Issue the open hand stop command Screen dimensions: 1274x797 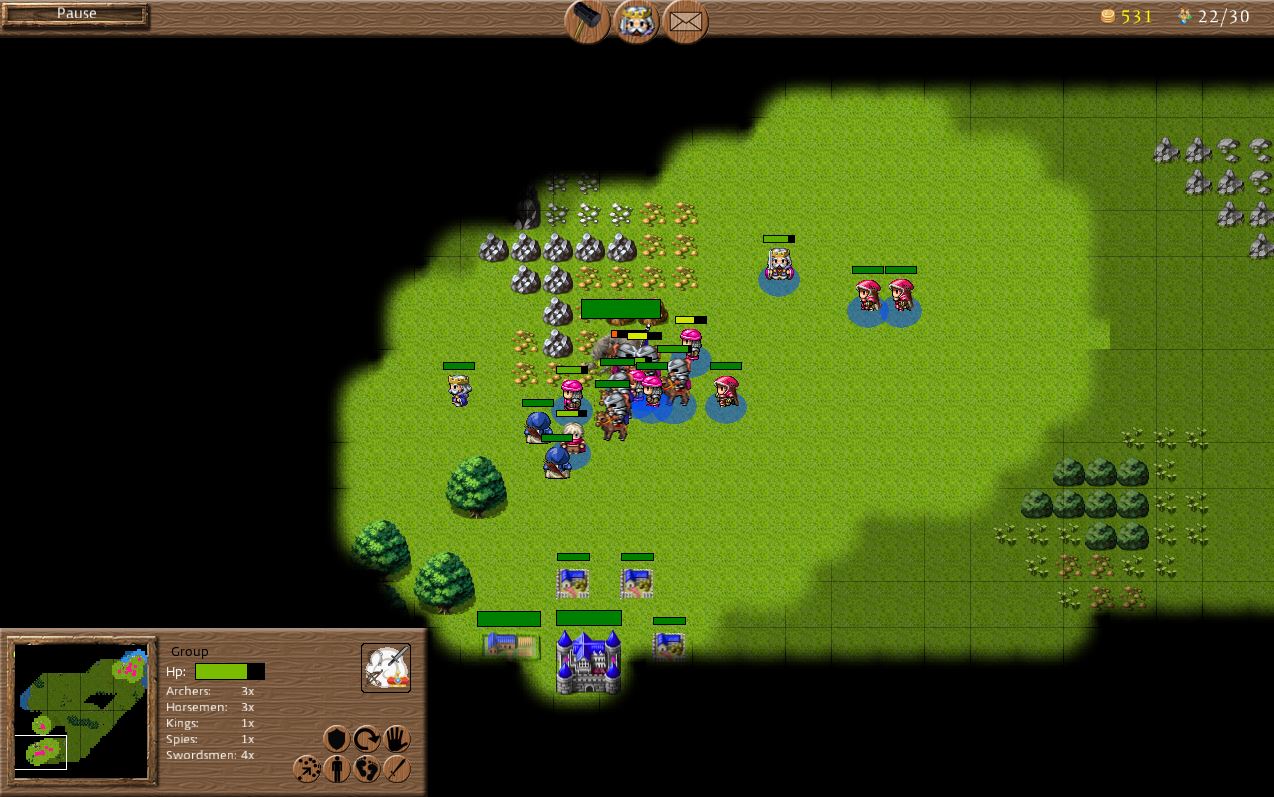pyautogui.click(x=397, y=739)
